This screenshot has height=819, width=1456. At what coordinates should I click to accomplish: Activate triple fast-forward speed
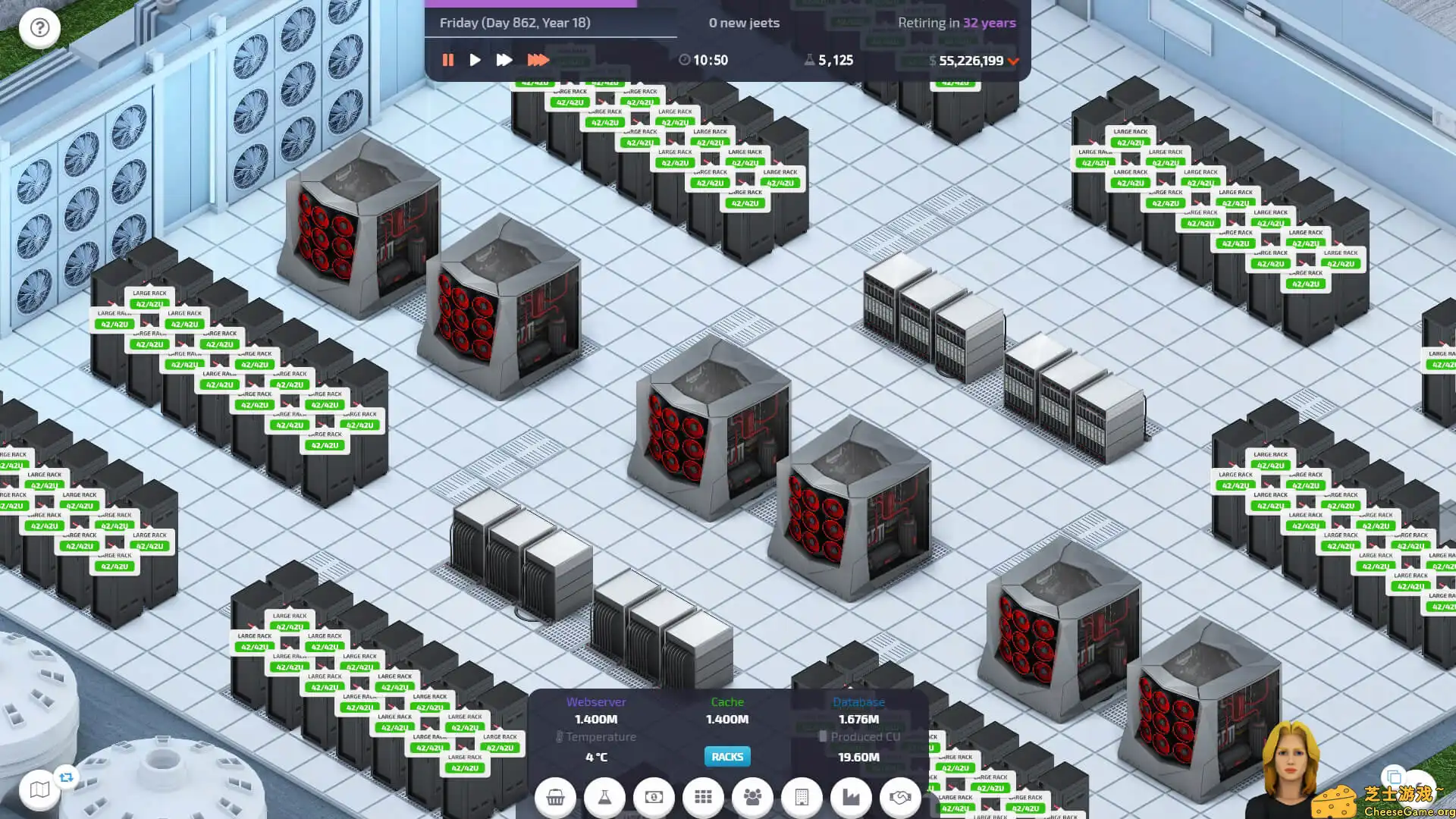click(538, 60)
